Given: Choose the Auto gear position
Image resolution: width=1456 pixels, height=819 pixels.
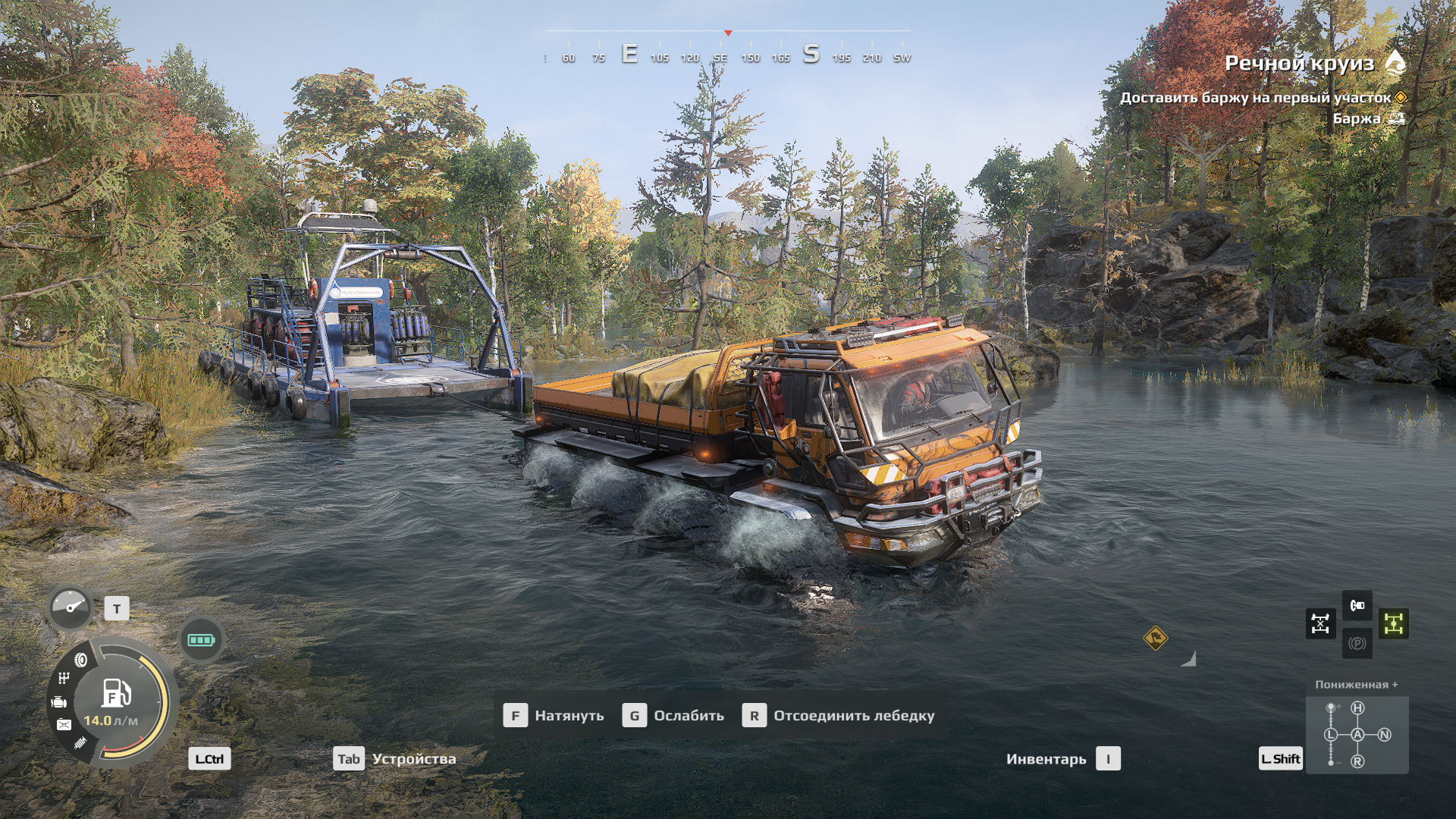Looking at the screenshot, I should (x=1357, y=734).
